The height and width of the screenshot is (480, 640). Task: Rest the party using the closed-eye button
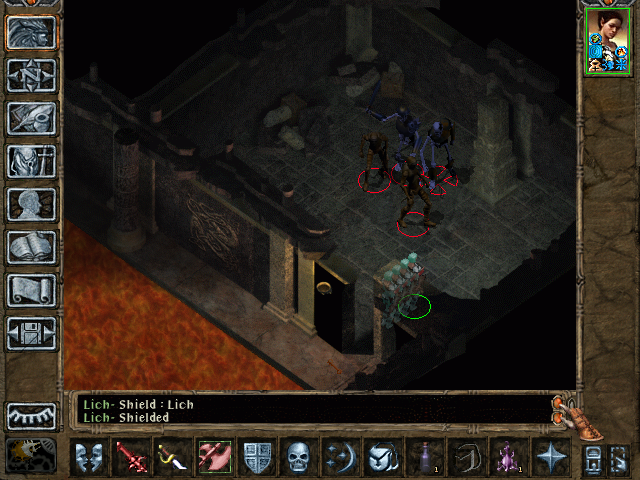32,415
